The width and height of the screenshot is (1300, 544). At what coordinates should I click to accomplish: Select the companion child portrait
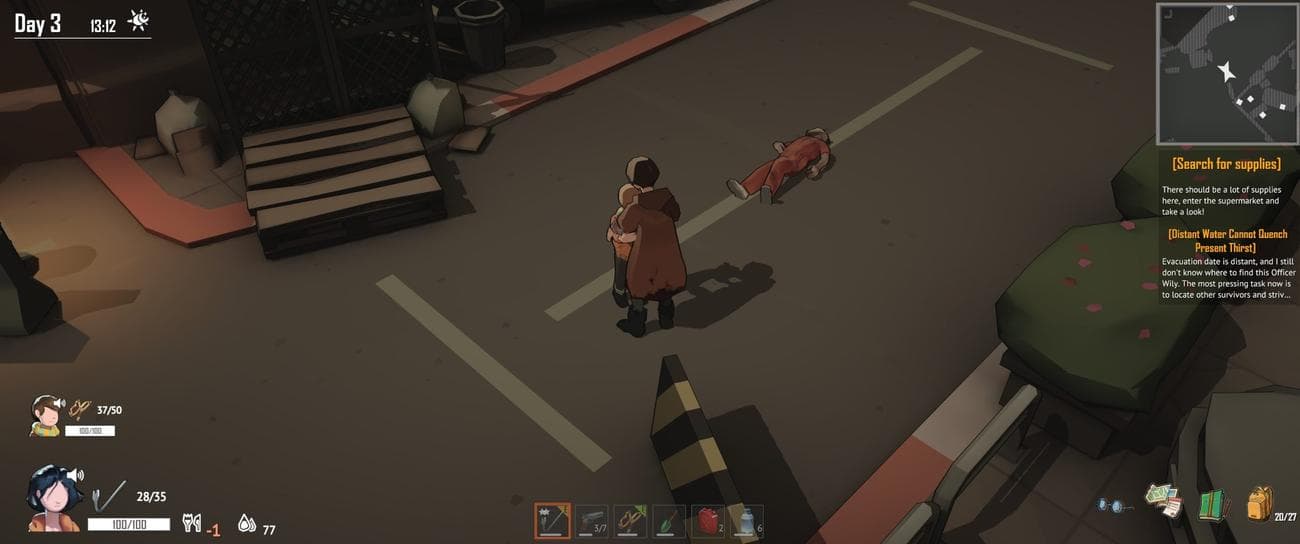tap(44, 413)
